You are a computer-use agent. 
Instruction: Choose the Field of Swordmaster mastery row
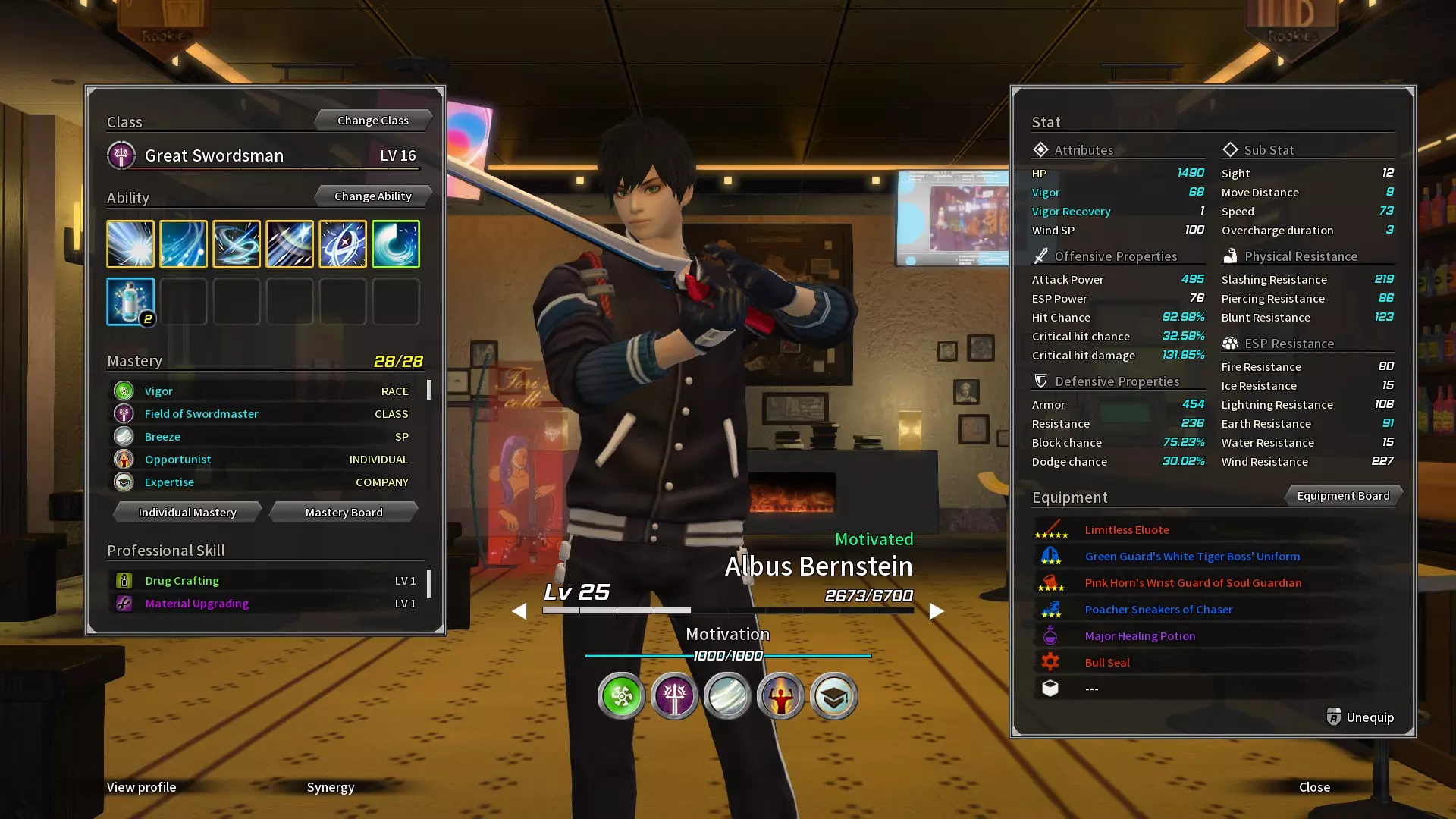(x=202, y=414)
